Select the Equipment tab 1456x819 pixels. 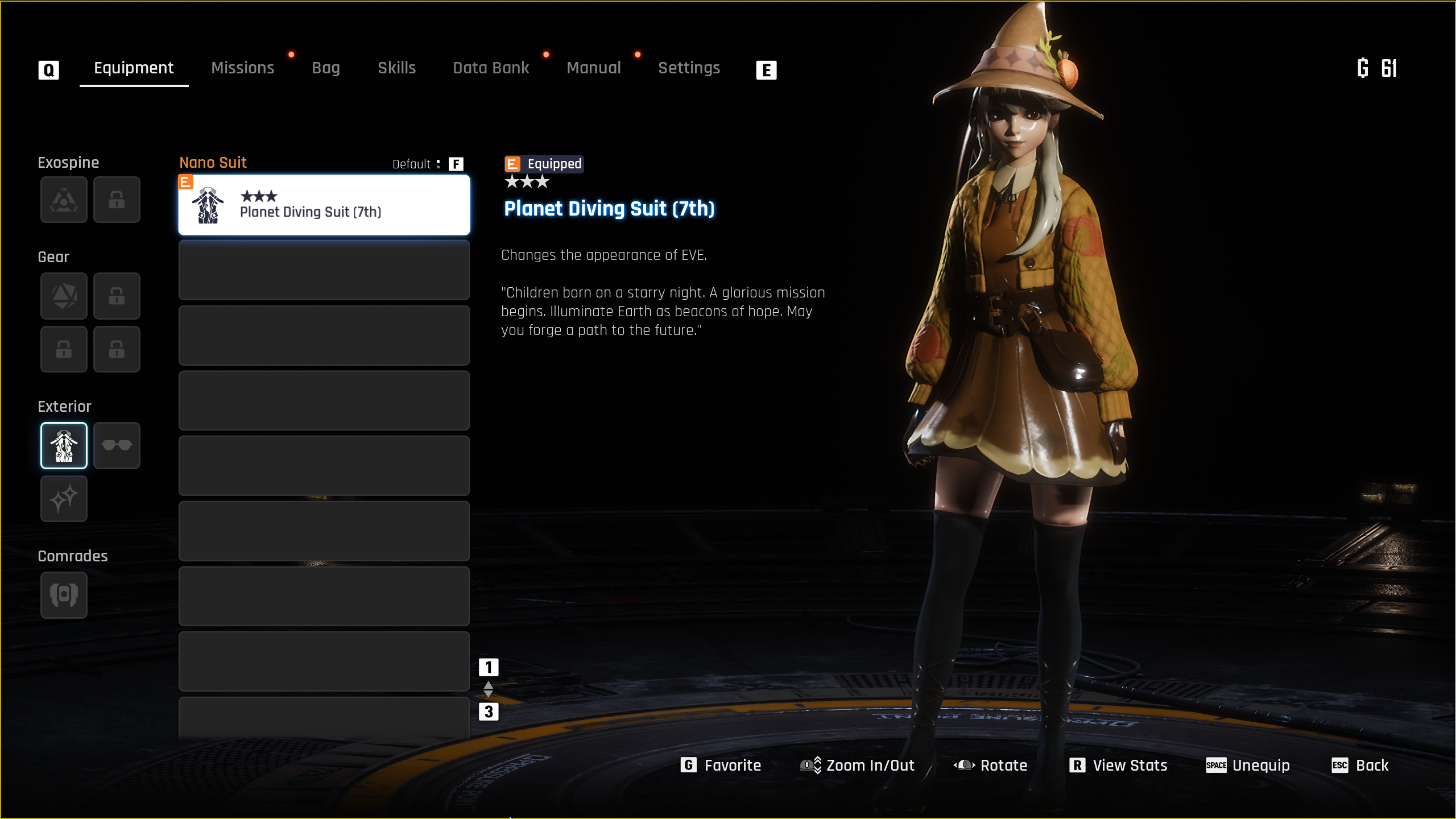pos(134,68)
